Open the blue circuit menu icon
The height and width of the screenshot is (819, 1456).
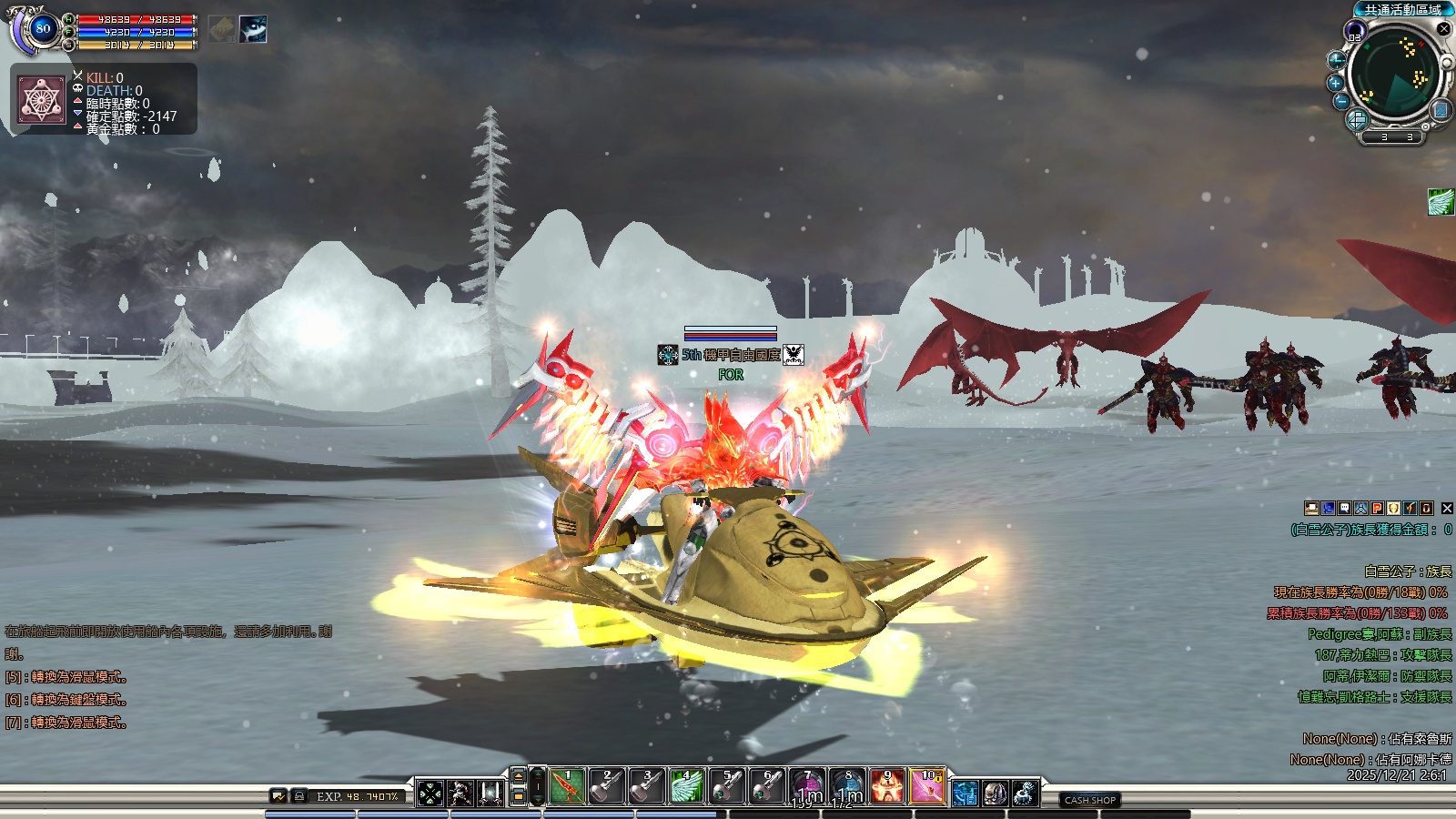click(965, 794)
